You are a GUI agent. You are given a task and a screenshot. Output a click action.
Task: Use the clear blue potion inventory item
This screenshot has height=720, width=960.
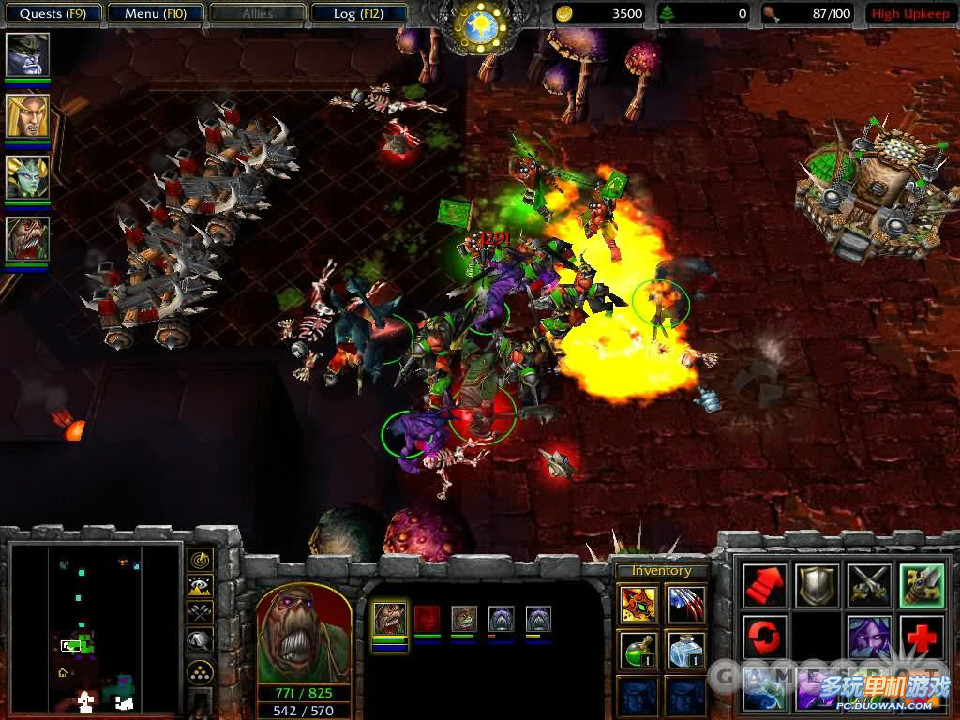[685, 650]
